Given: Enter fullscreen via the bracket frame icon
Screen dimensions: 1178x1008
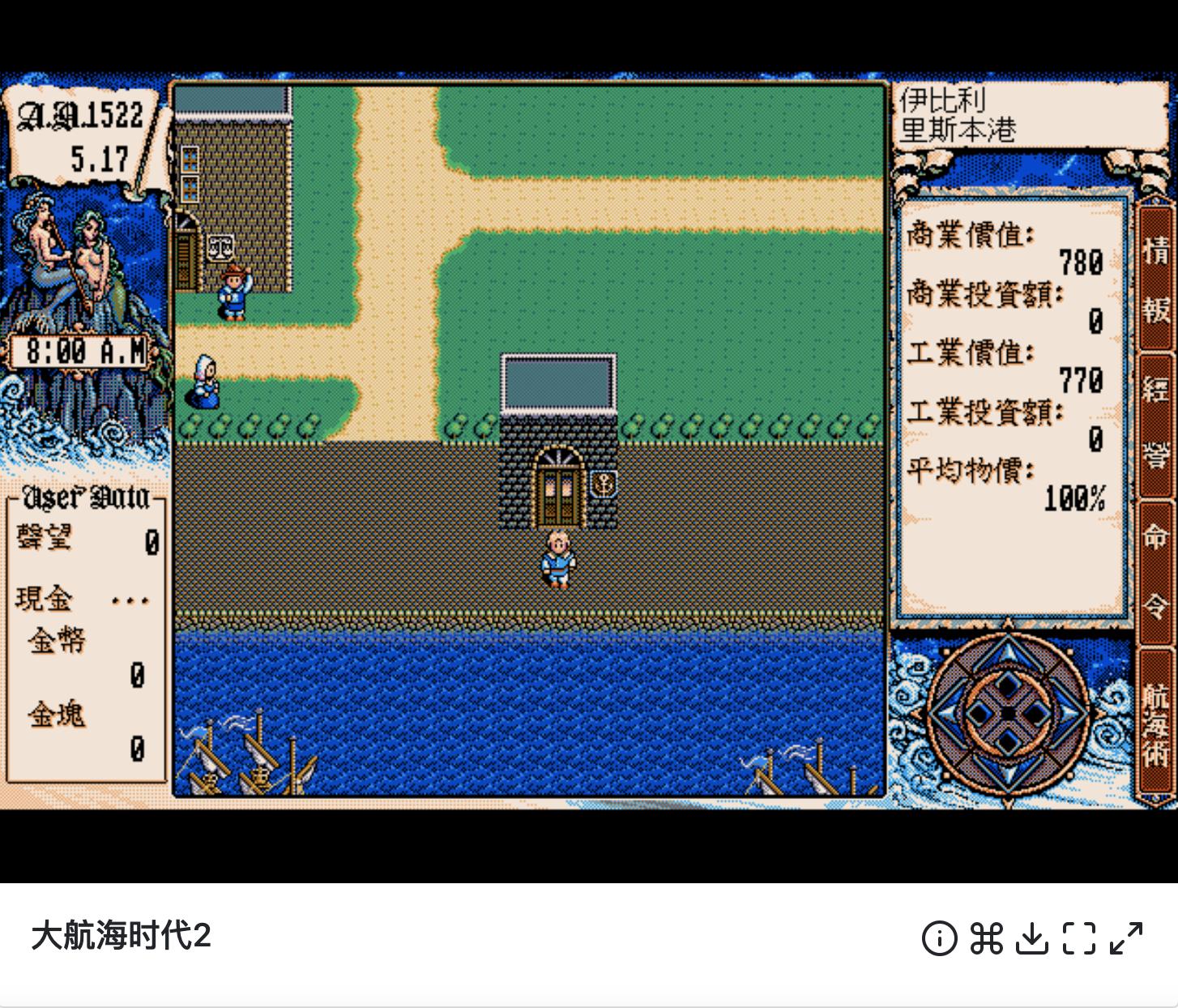Looking at the screenshot, I should click(1078, 938).
